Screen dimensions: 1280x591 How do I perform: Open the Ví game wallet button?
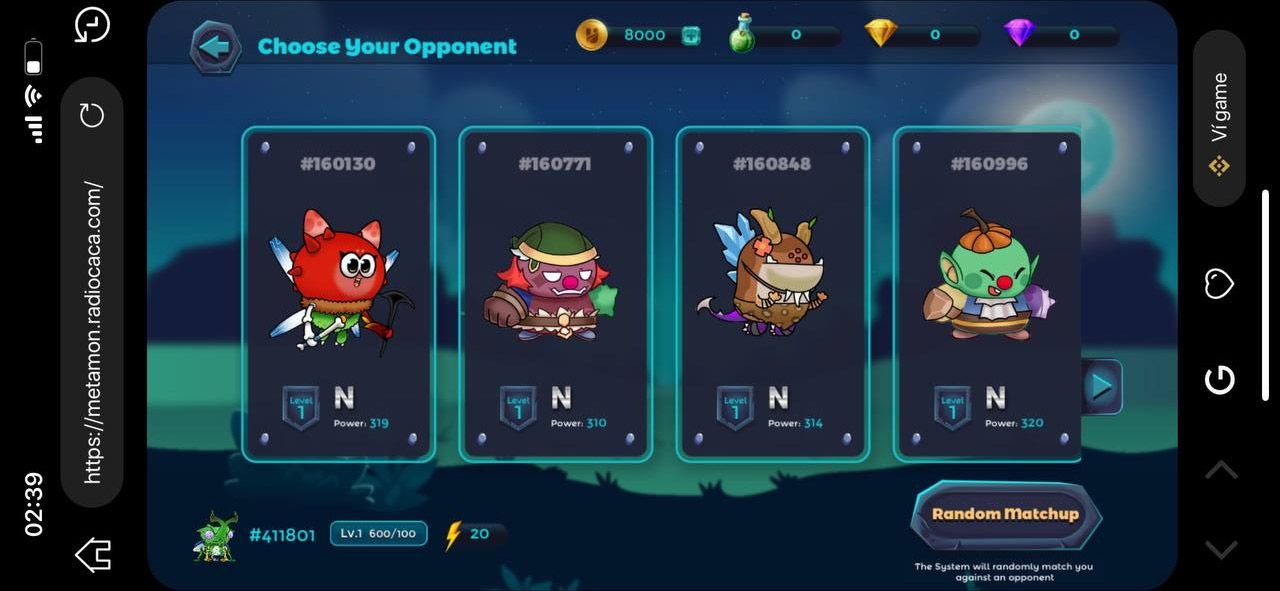click(1219, 120)
